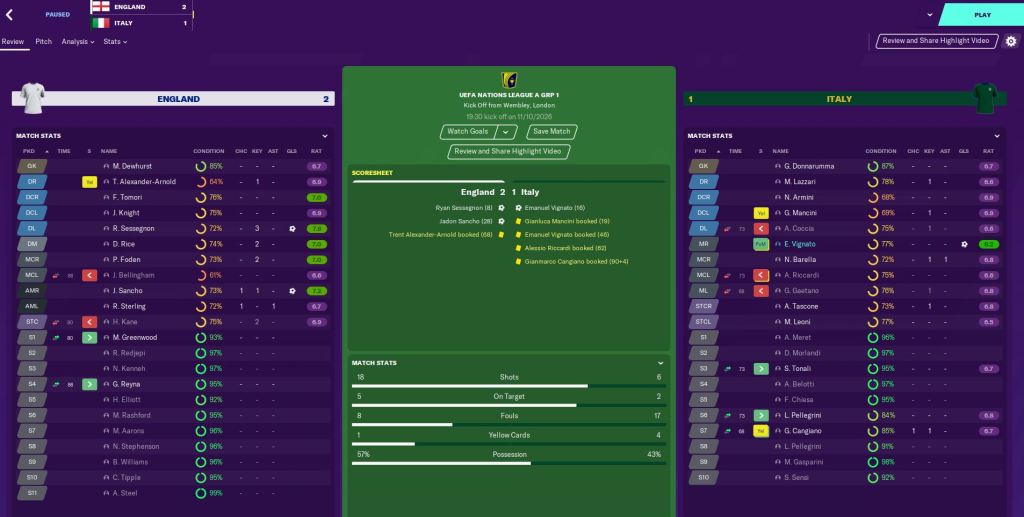Select the Review tab
Image resolution: width=1024 pixels, height=517 pixels.
point(13,42)
